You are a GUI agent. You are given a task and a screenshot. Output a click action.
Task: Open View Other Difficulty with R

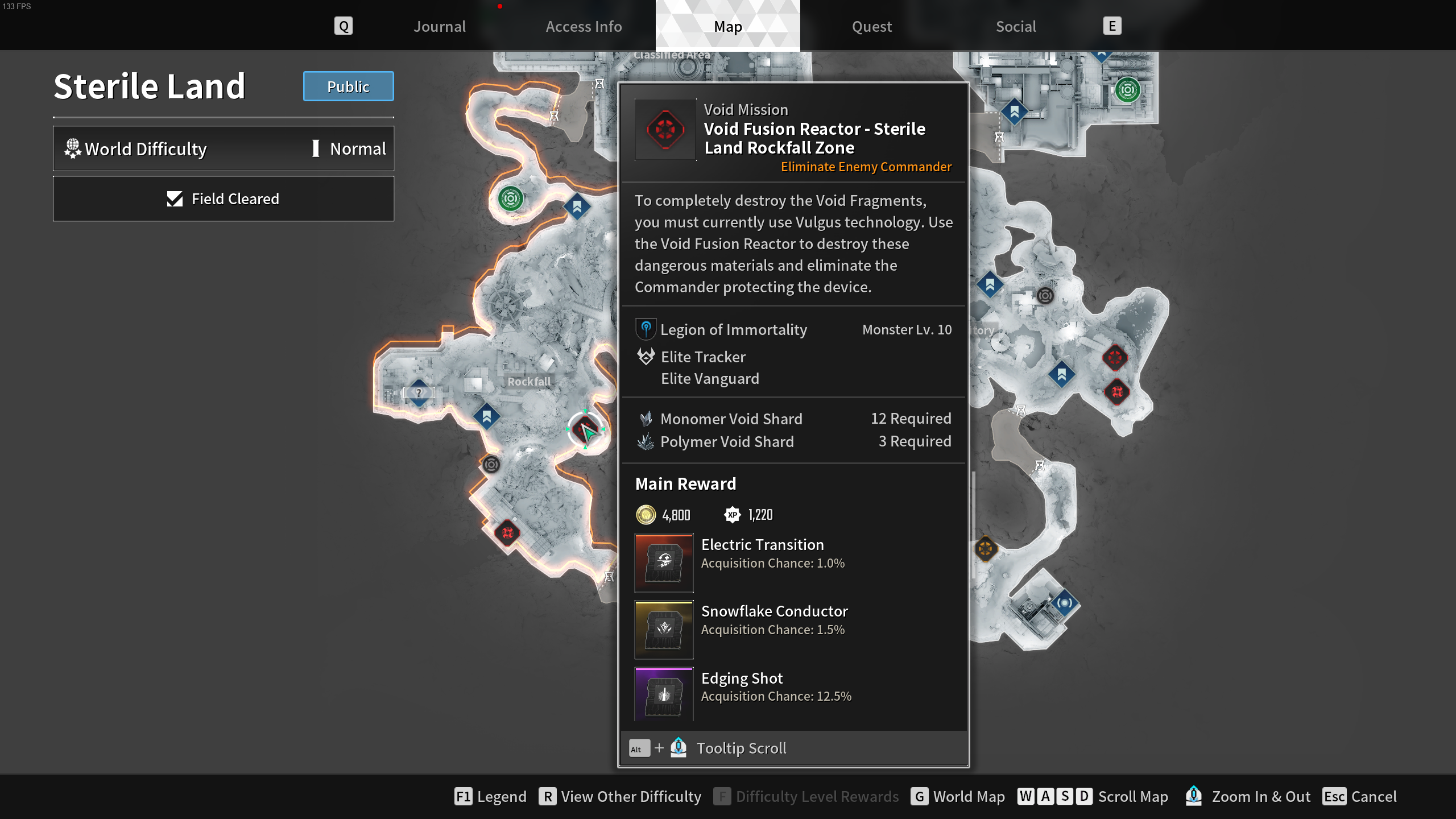click(x=621, y=796)
